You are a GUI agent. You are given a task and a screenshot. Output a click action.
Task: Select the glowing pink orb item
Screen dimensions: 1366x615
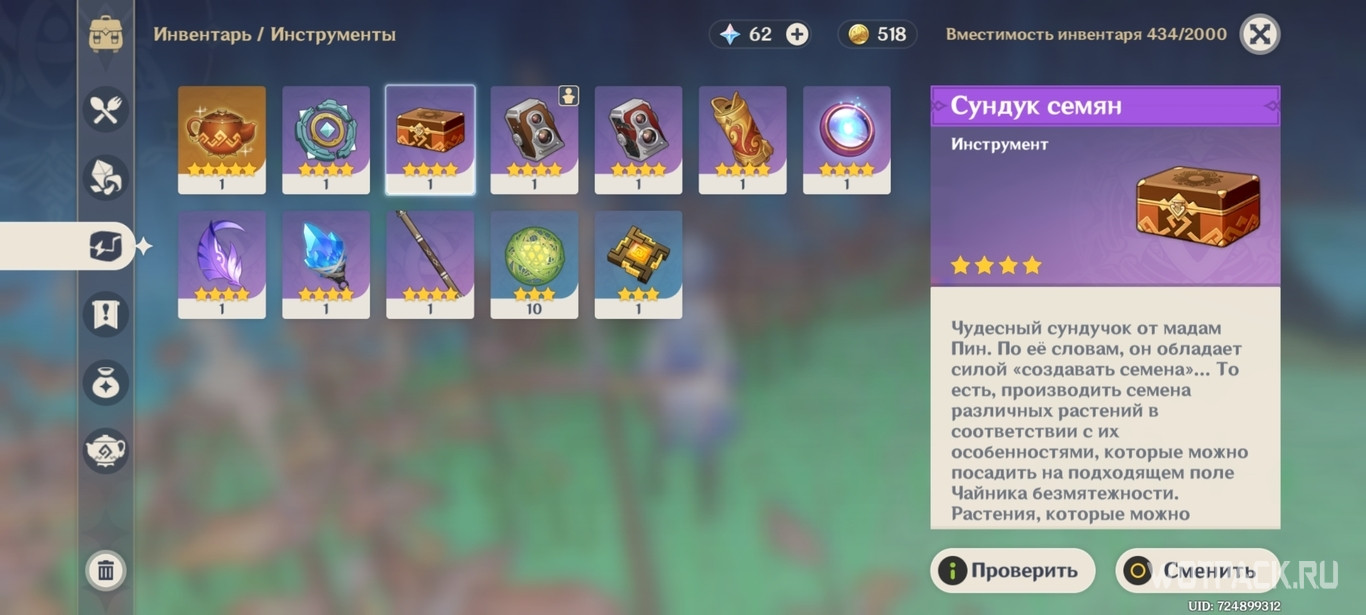coord(846,139)
